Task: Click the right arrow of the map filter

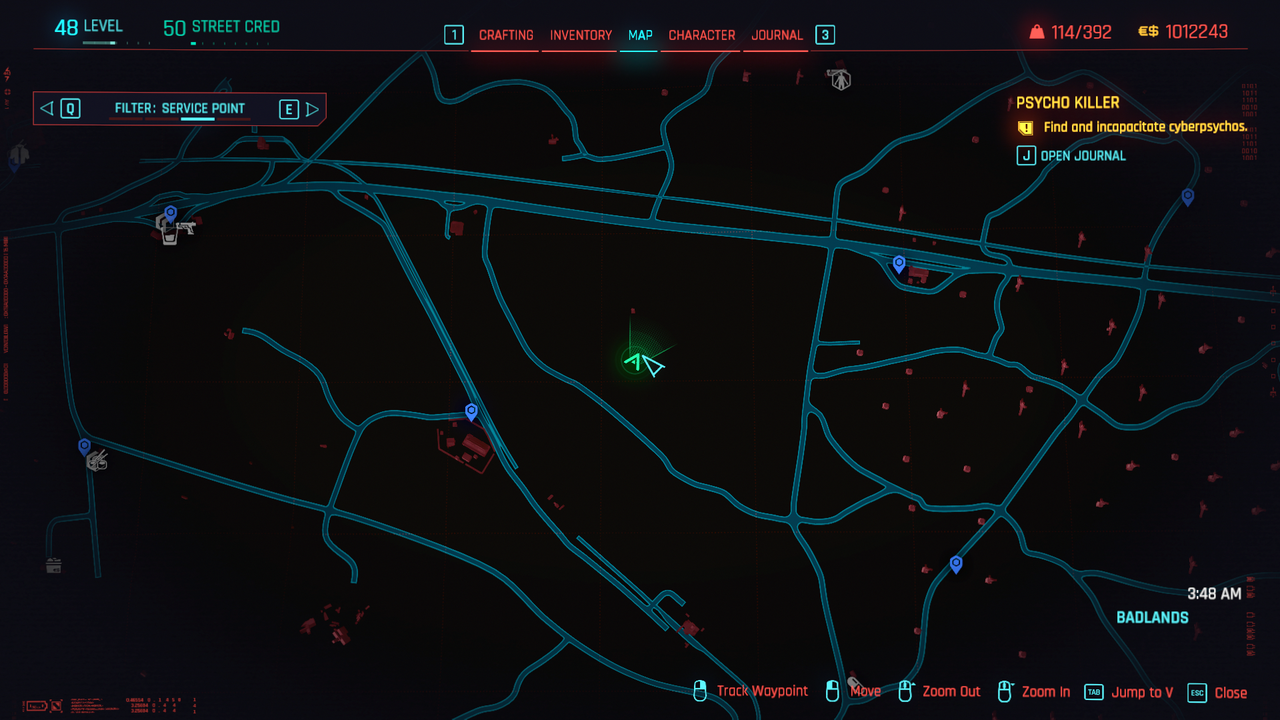Action: 312,109
